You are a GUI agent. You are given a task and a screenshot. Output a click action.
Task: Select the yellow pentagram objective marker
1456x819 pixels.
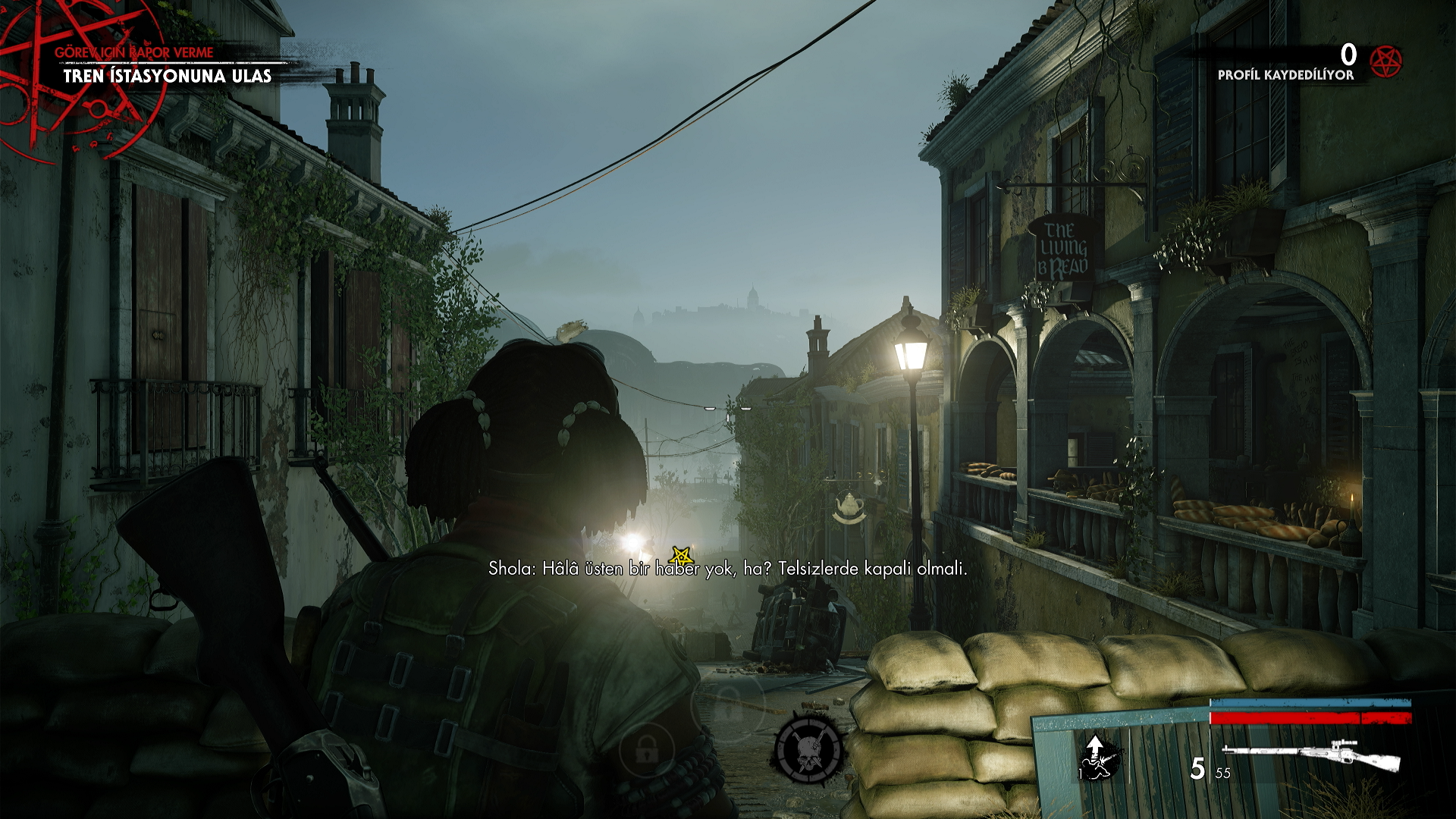[x=681, y=556]
